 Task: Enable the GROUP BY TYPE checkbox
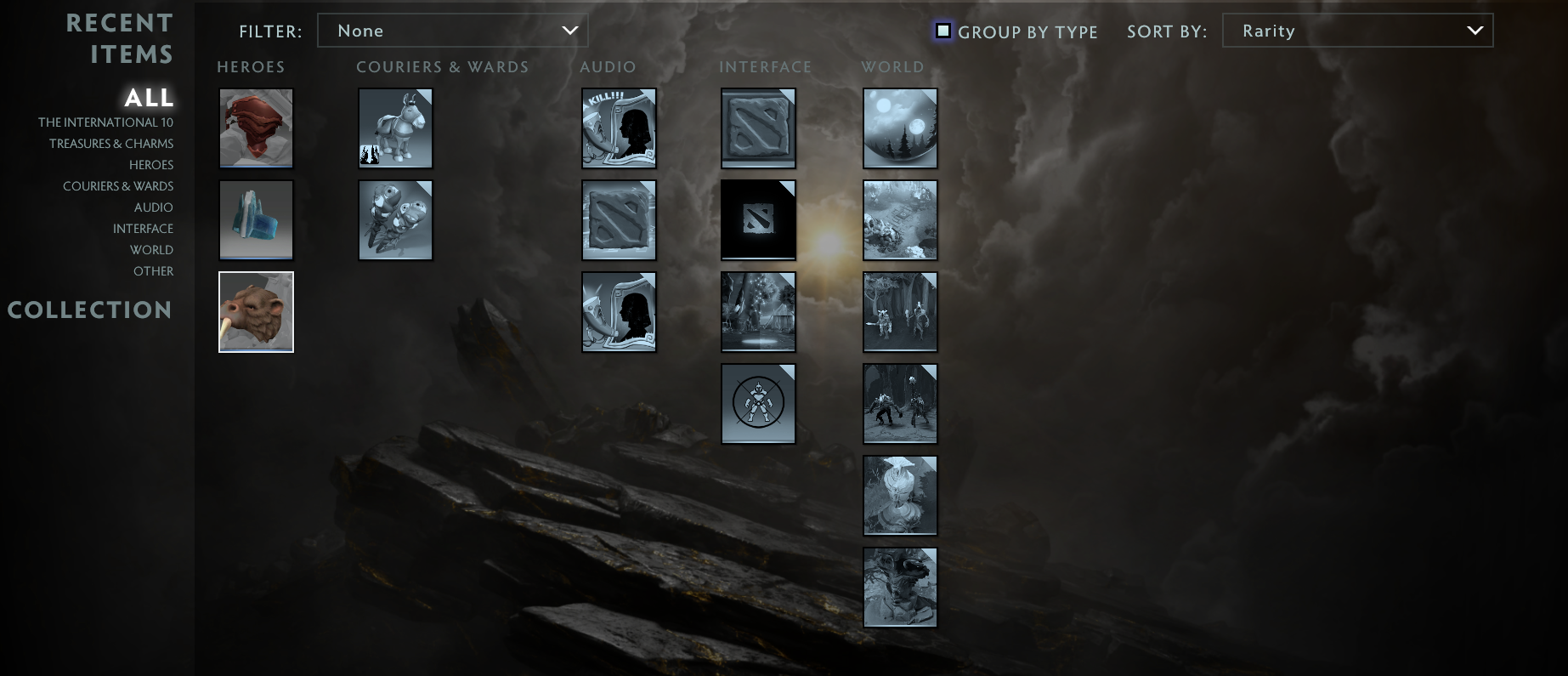point(943,31)
